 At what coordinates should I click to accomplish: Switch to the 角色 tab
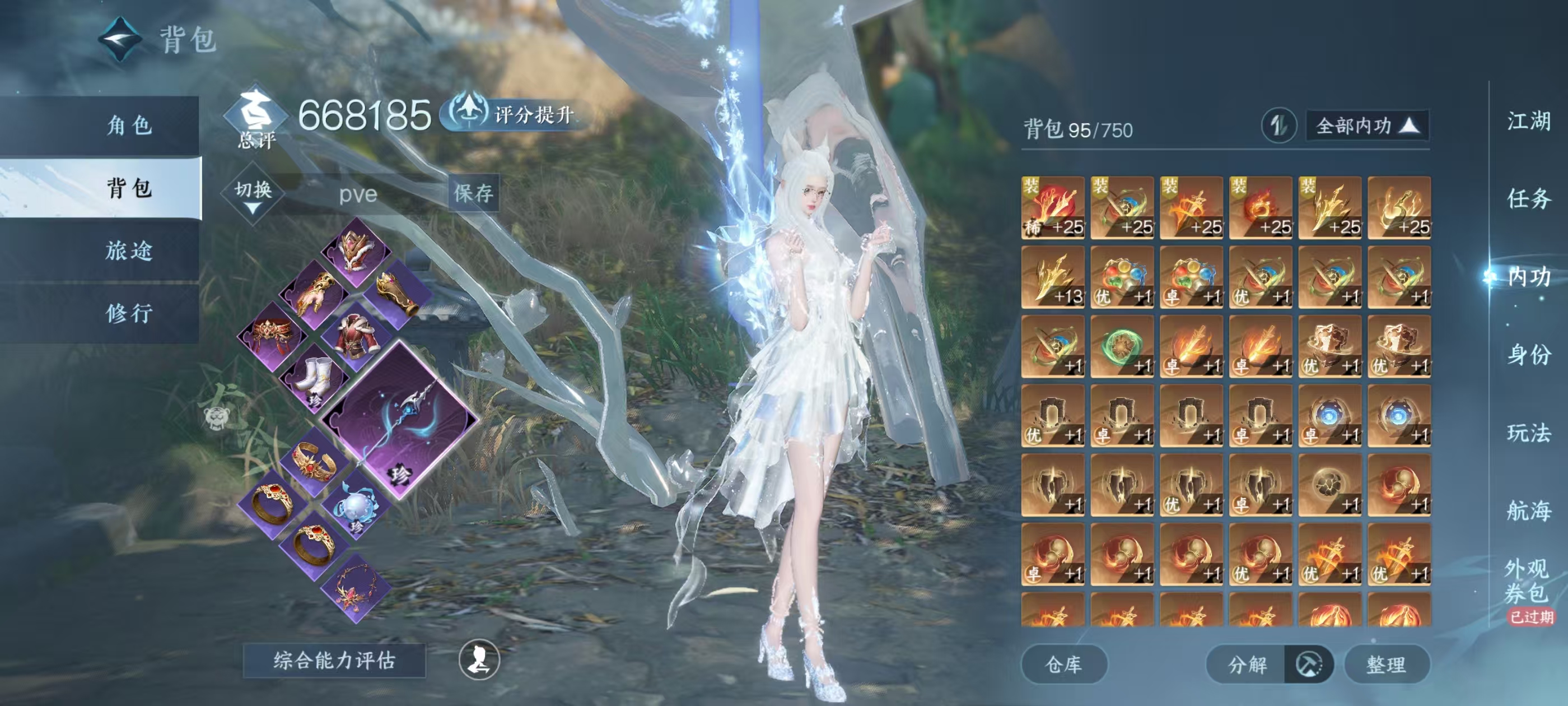coord(129,126)
